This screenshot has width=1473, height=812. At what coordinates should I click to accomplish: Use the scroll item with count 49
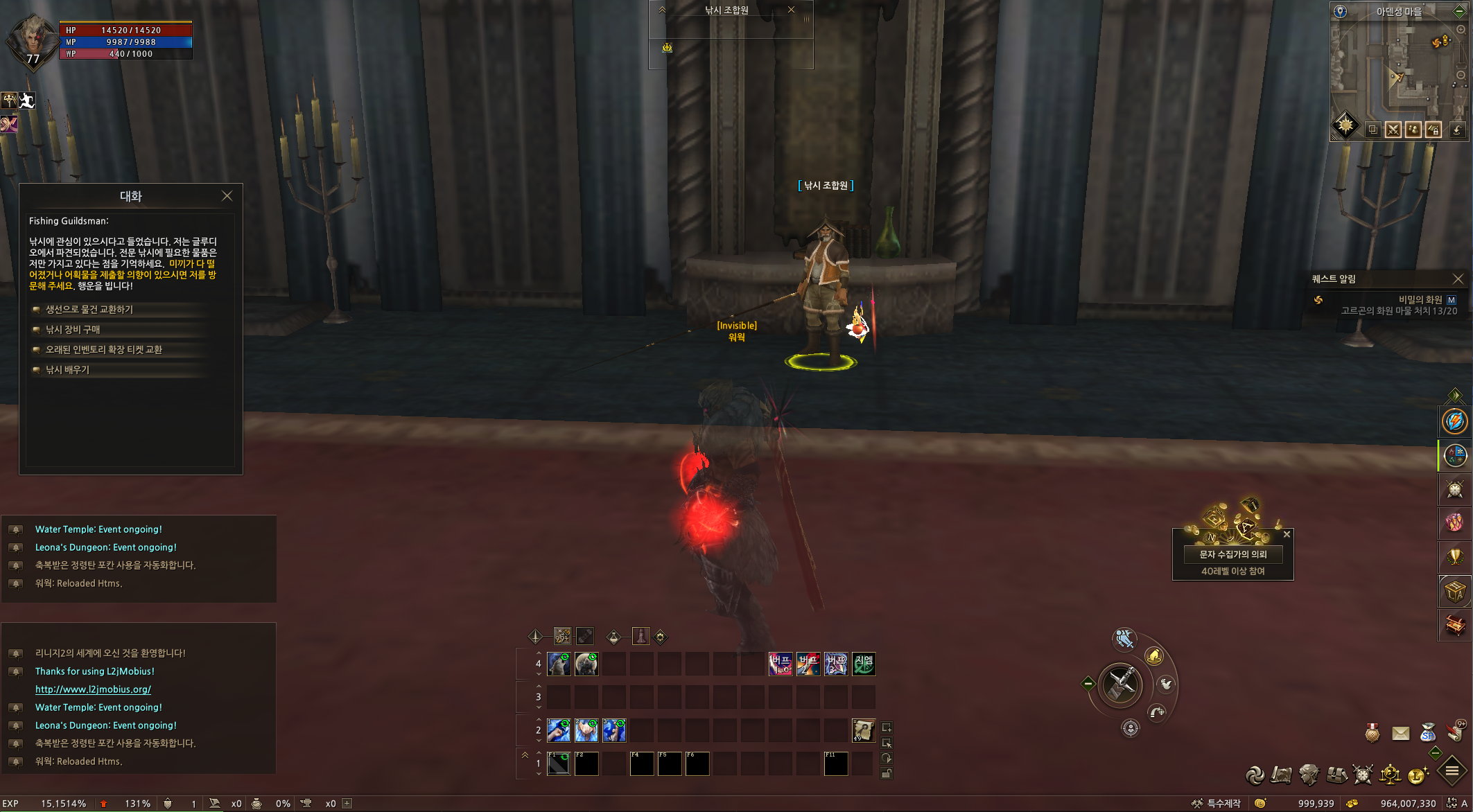(863, 730)
